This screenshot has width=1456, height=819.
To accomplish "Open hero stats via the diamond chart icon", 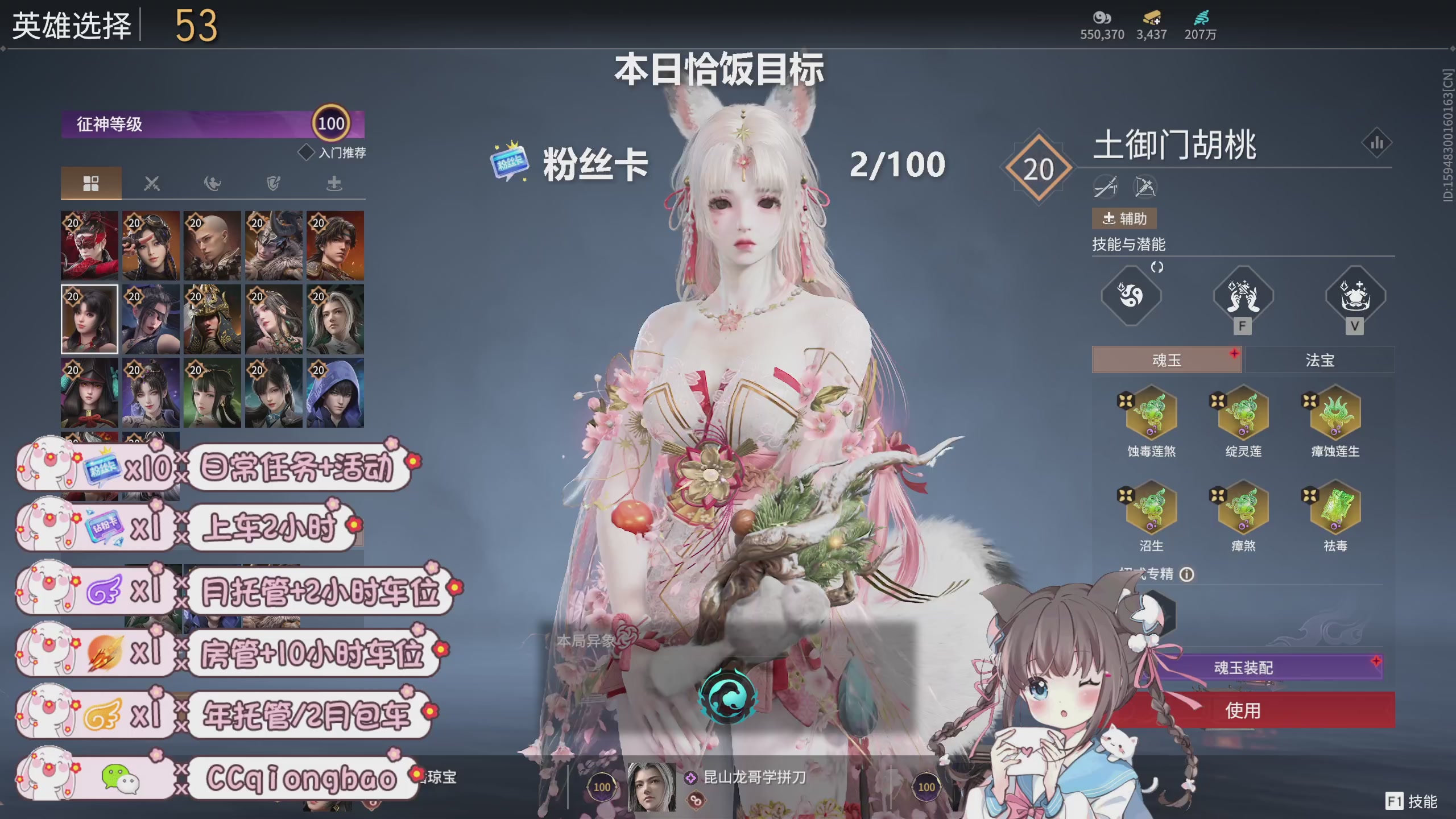I will pos(1378,143).
